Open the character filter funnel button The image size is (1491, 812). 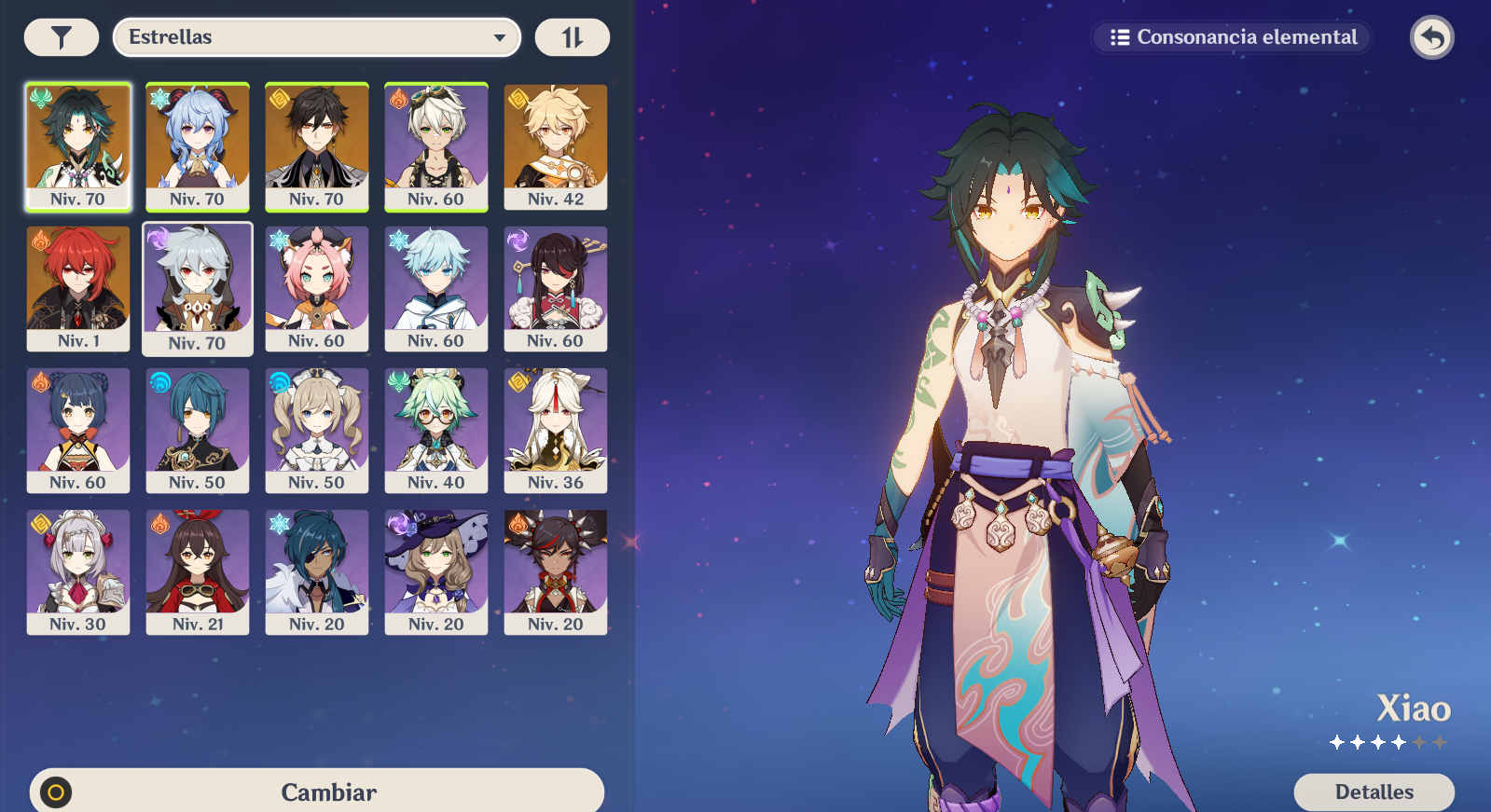tap(62, 37)
